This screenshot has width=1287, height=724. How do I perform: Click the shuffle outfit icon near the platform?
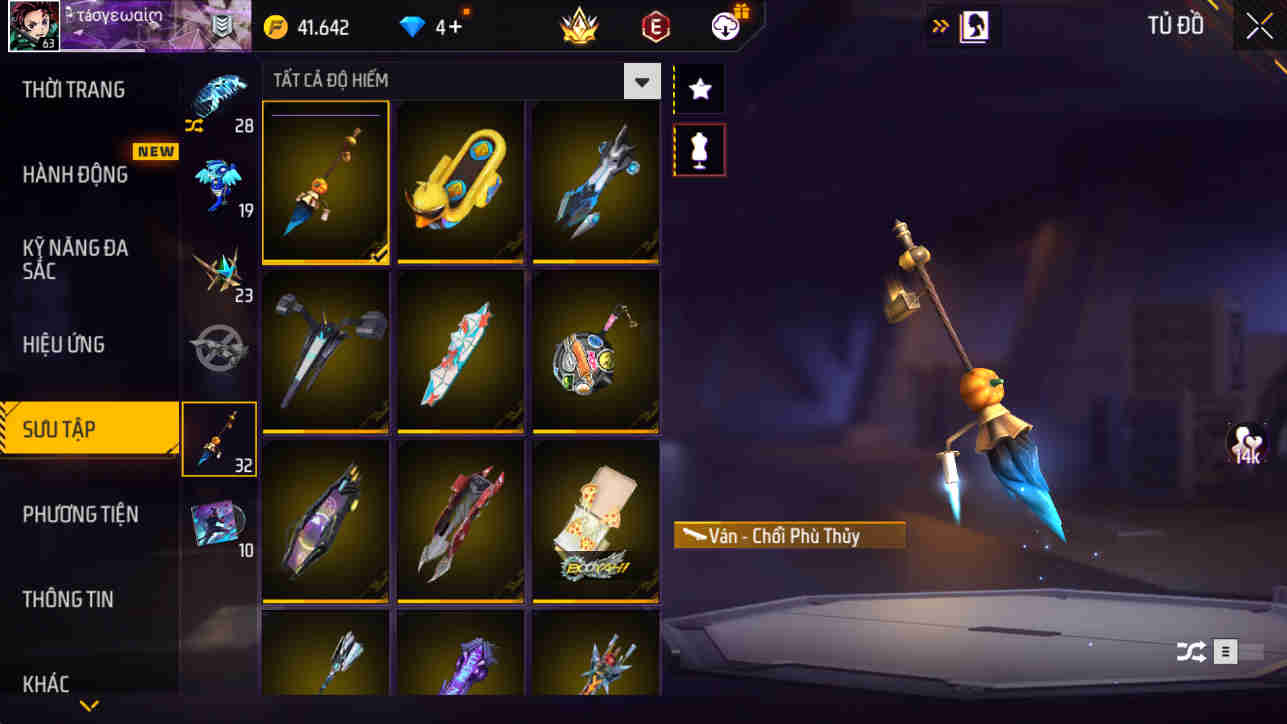[x=1190, y=651]
